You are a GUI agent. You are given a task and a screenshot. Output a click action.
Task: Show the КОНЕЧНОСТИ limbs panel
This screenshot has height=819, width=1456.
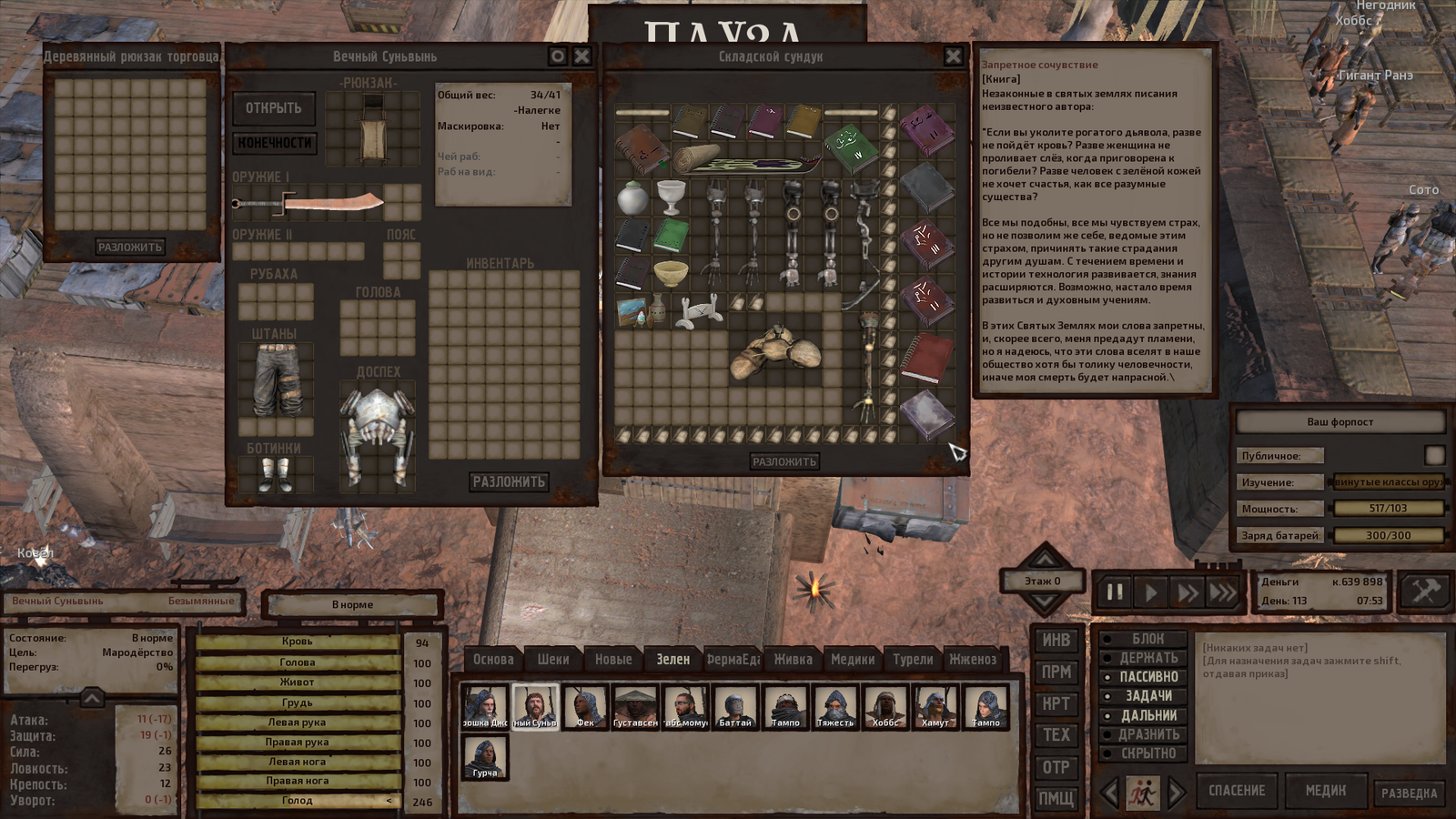click(x=275, y=143)
